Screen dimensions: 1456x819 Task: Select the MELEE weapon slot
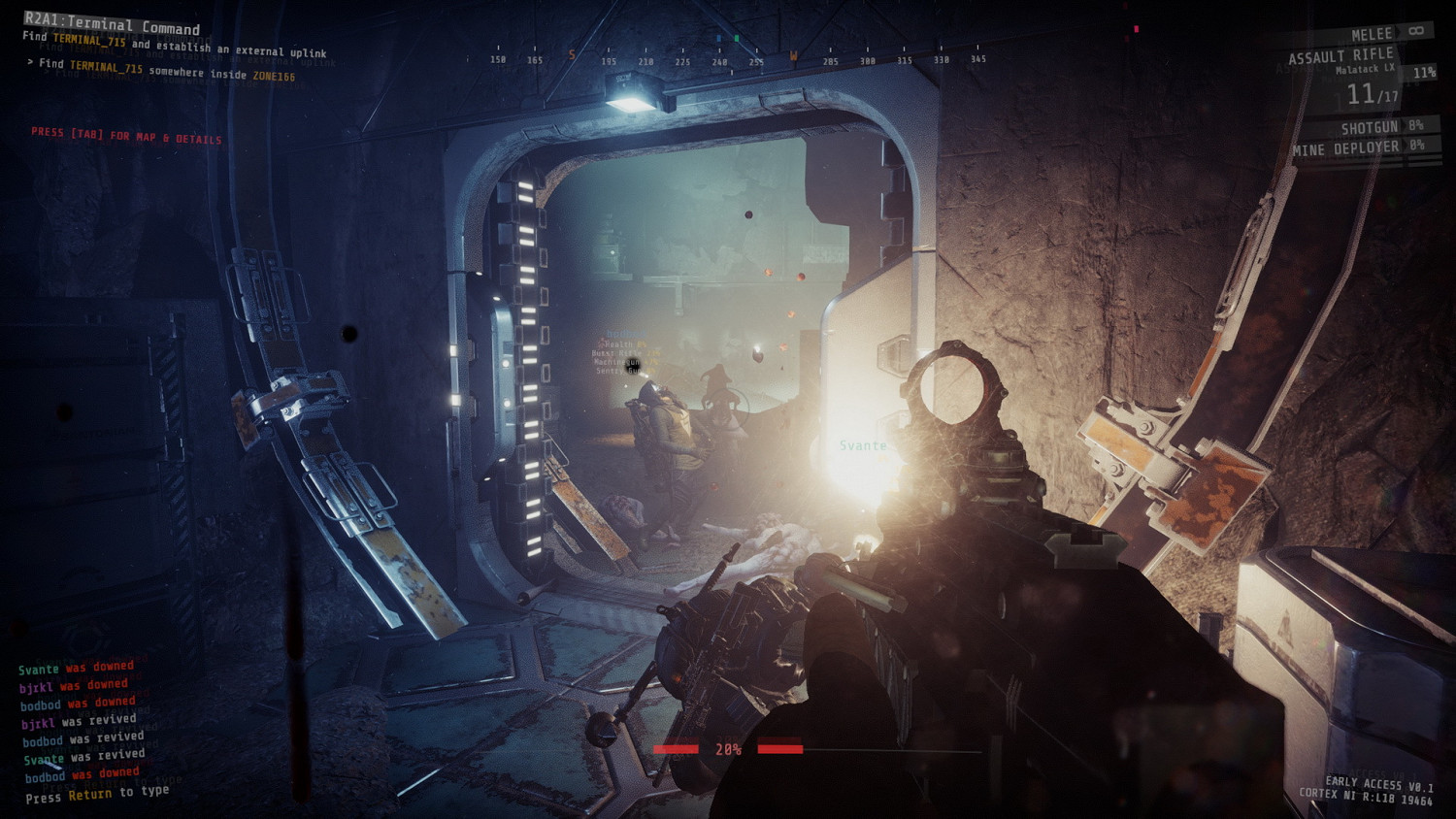pos(1373,32)
